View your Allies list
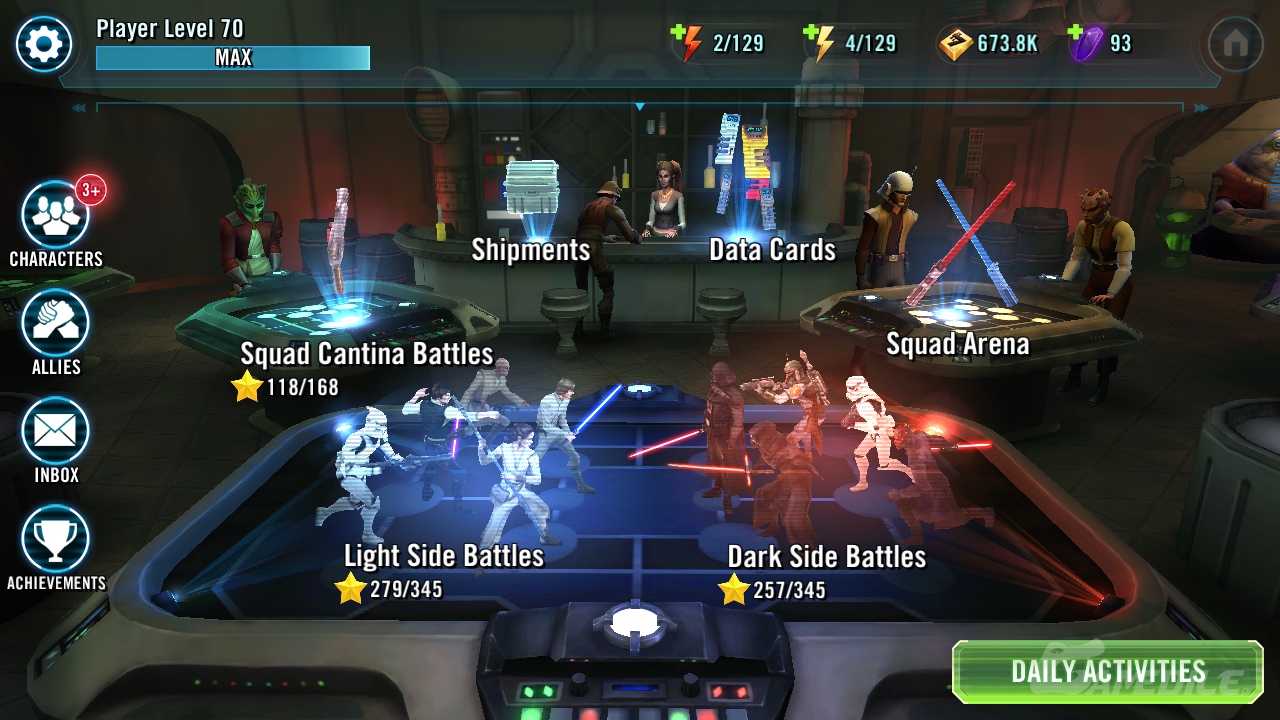The image size is (1280, 720). (56, 324)
